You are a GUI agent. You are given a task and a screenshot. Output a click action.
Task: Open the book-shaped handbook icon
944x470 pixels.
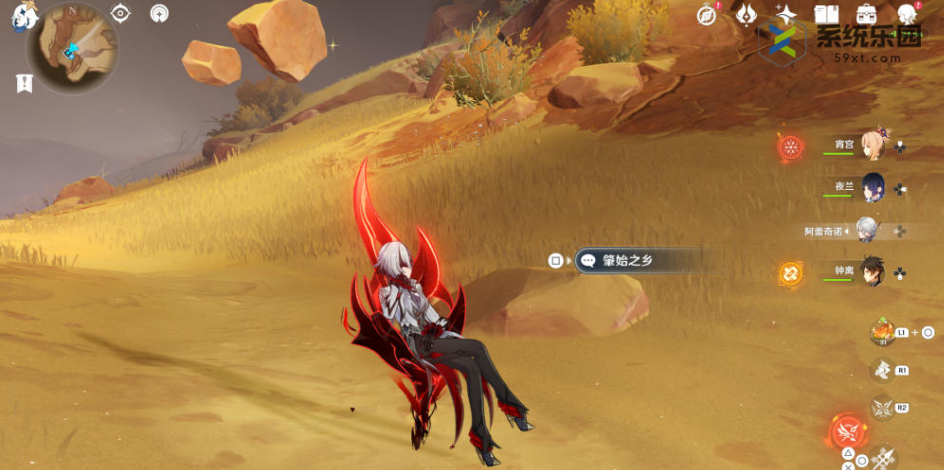tap(826, 14)
